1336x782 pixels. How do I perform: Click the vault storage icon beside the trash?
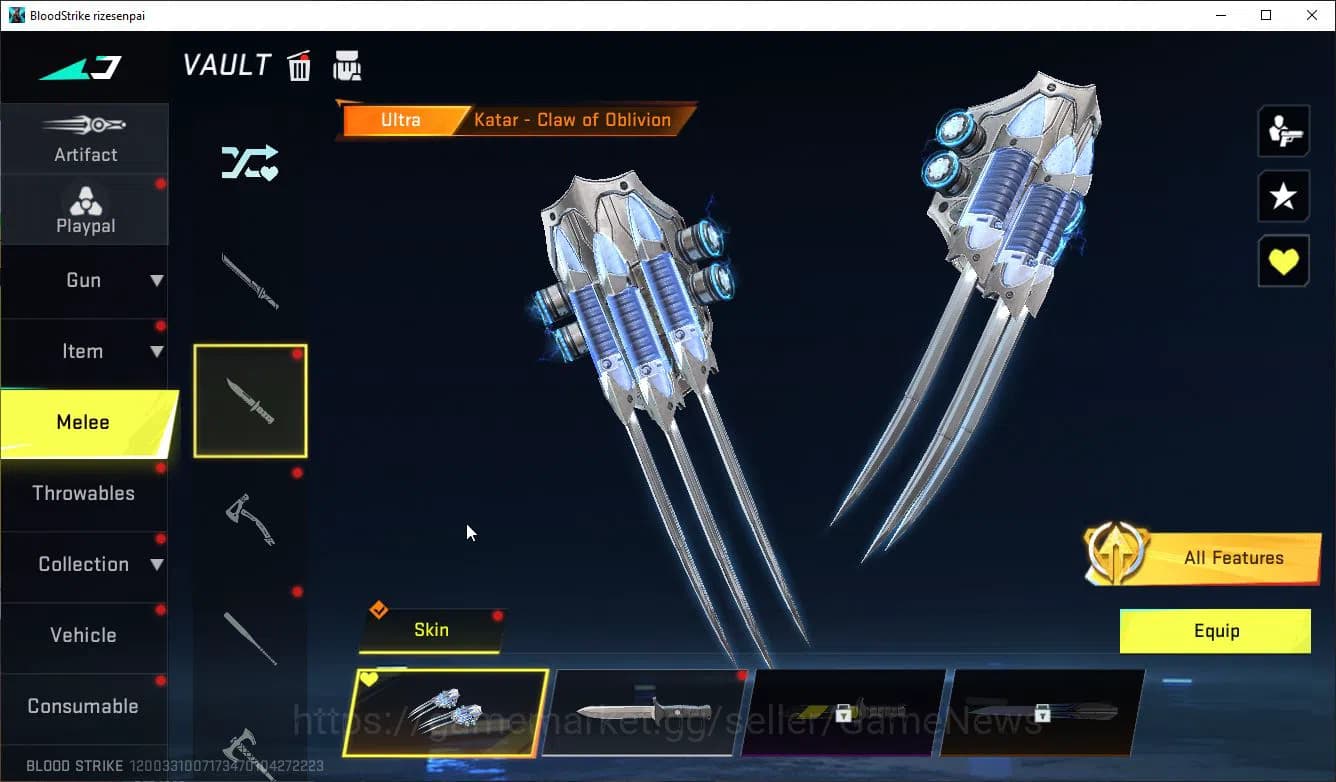pyautogui.click(x=347, y=64)
